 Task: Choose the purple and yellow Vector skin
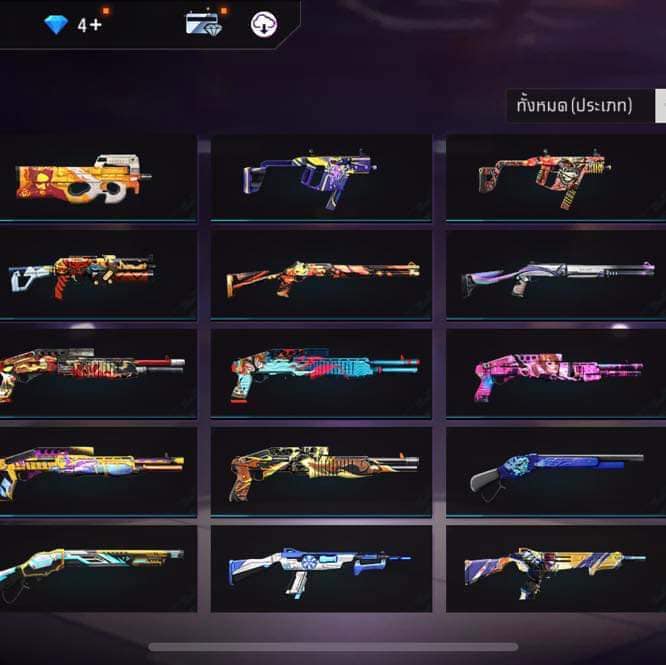coord(321,177)
